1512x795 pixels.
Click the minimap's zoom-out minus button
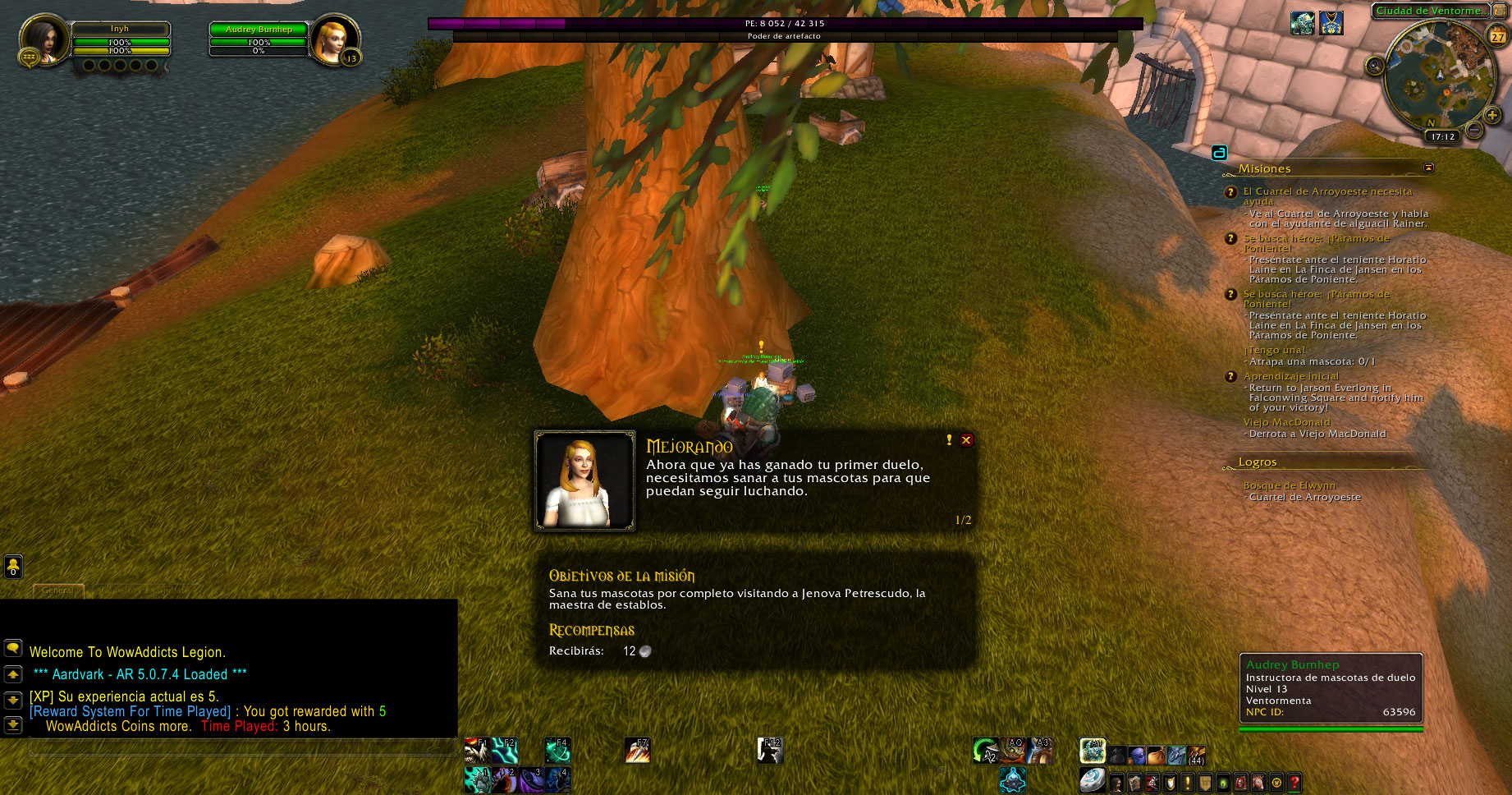click(x=1474, y=130)
